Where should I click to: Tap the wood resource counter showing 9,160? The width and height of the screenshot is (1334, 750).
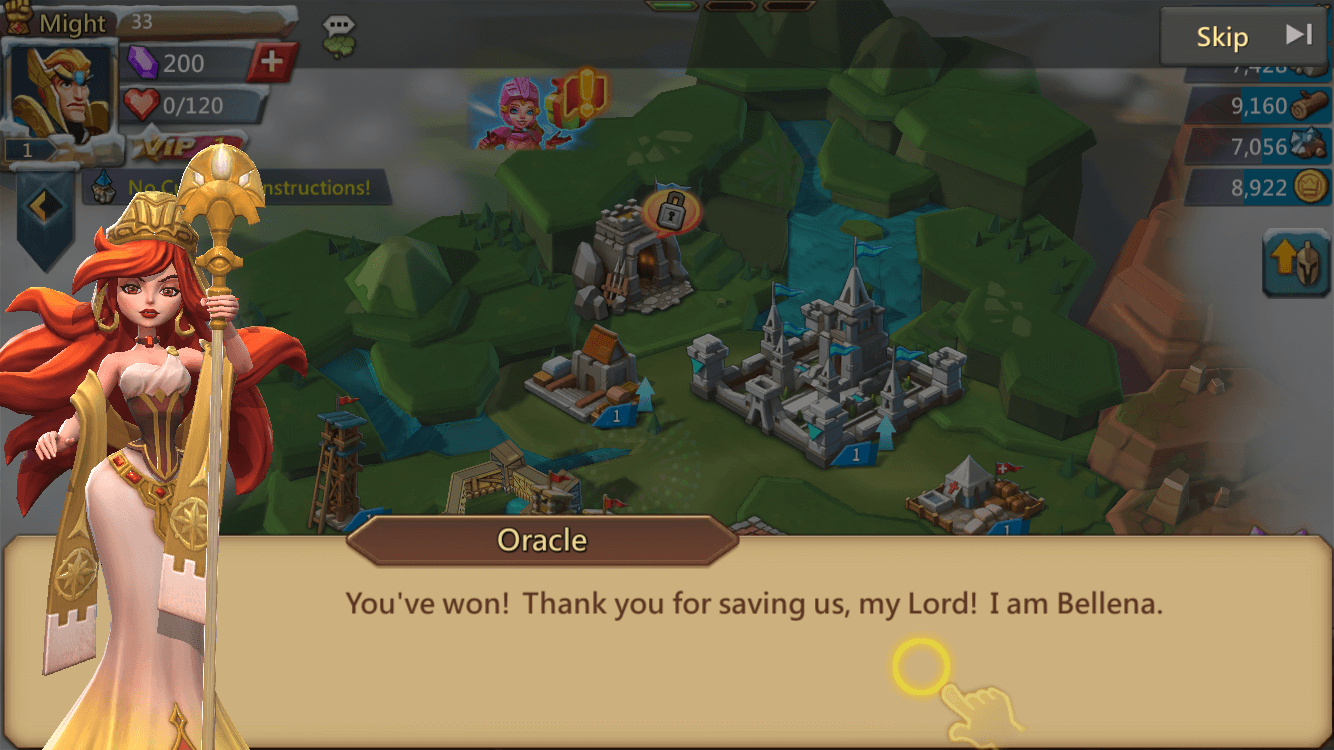coord(1258,105)
